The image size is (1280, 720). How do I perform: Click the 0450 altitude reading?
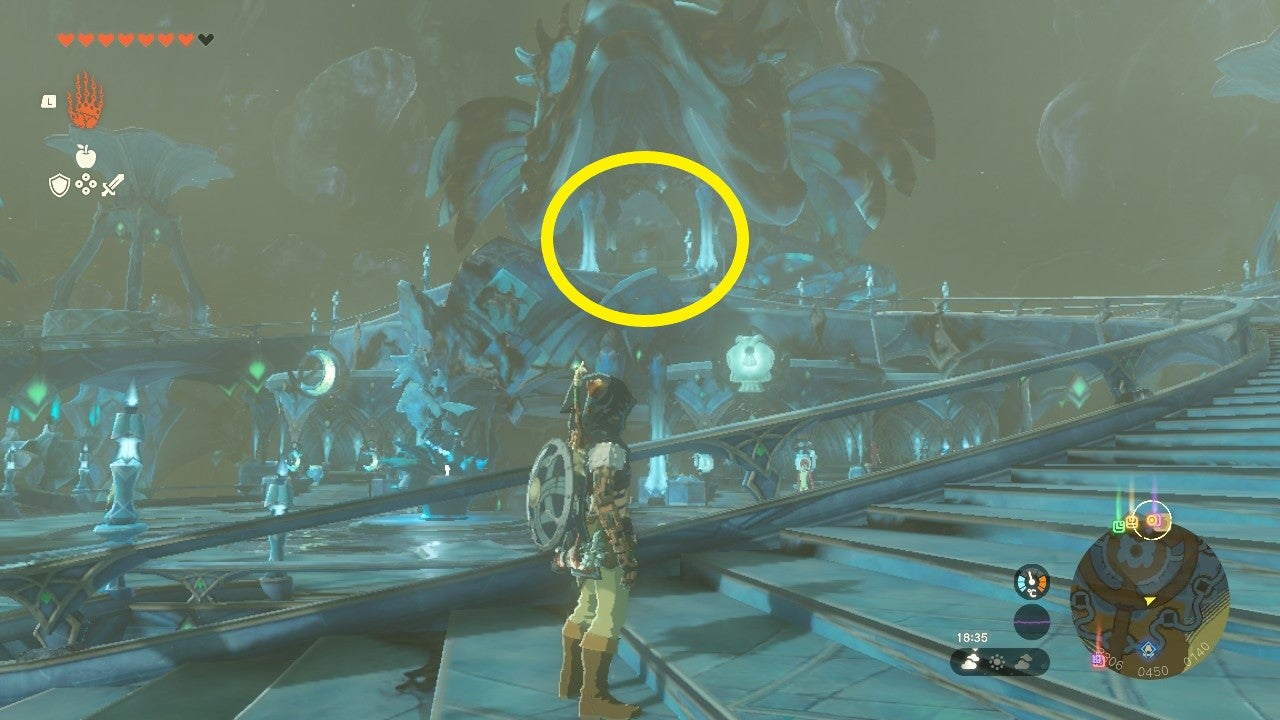[1152, 670]
